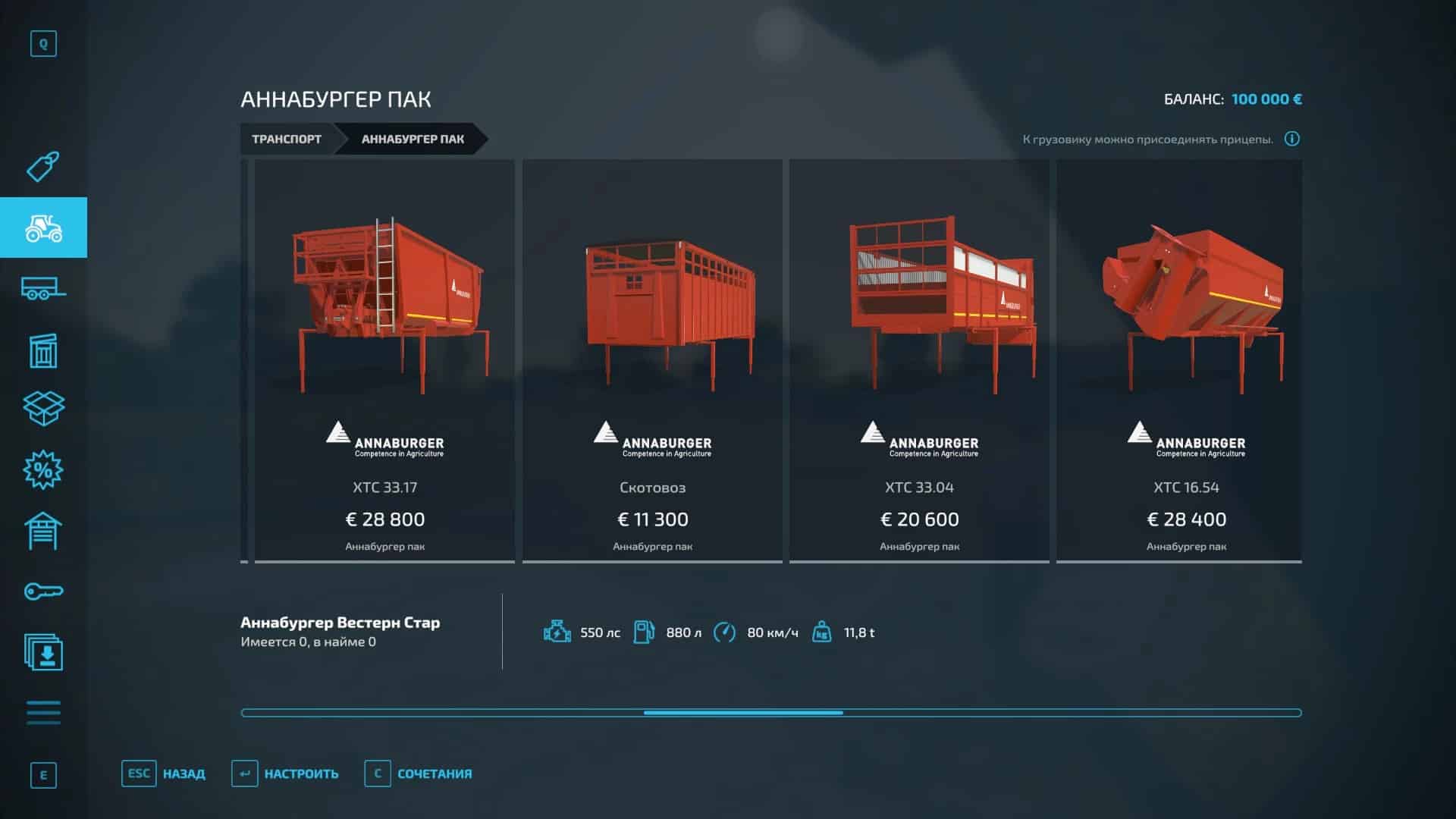Image resolution: width=1456 pixels, height=819 pixels.
Task: Open the three-line list menu icon
Action: tap(43, 713)
